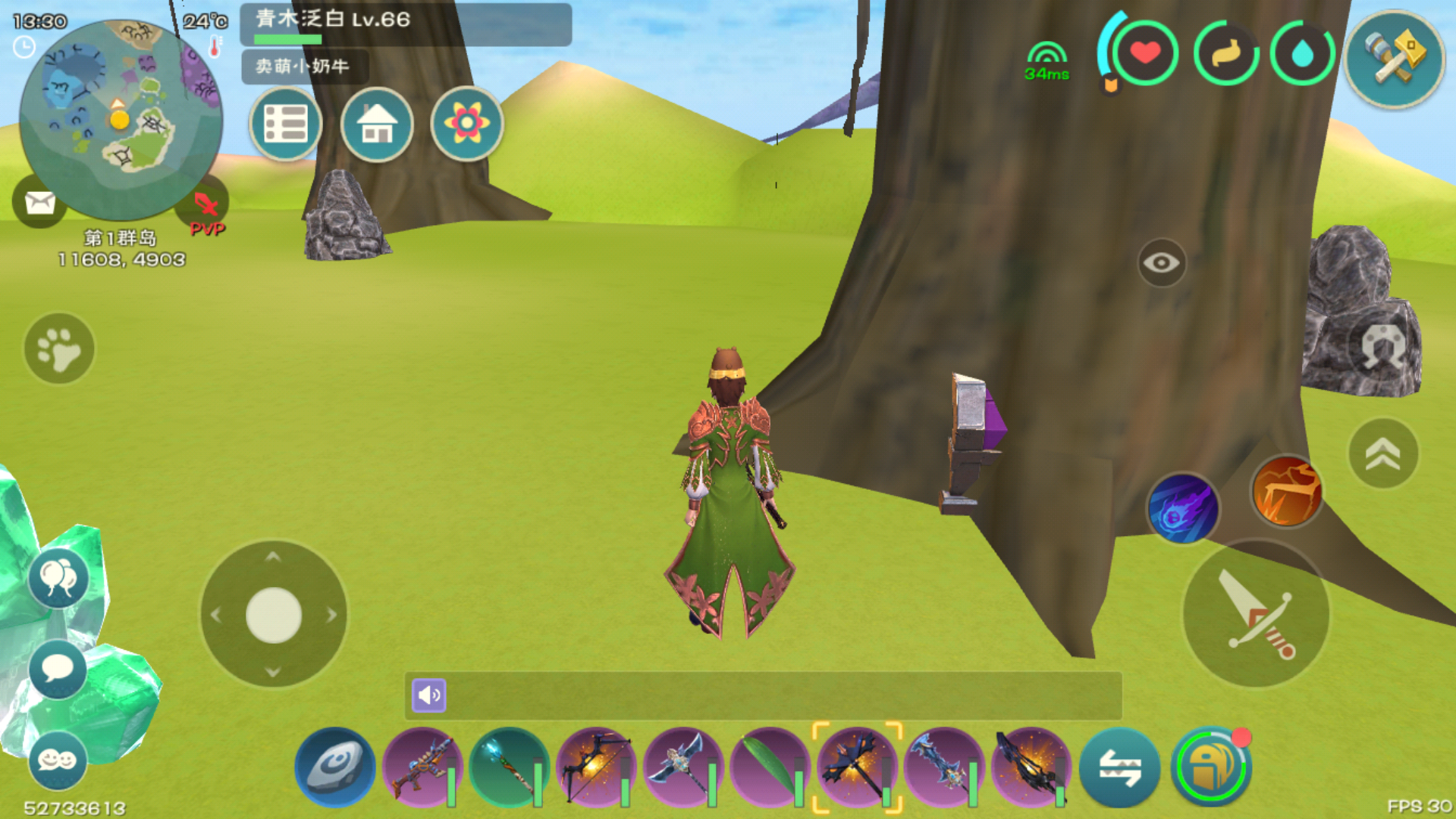This screenshot has height=819, width=1456.
Task: Open the golden backpack inventory
Action: (x=1210, y=767)
